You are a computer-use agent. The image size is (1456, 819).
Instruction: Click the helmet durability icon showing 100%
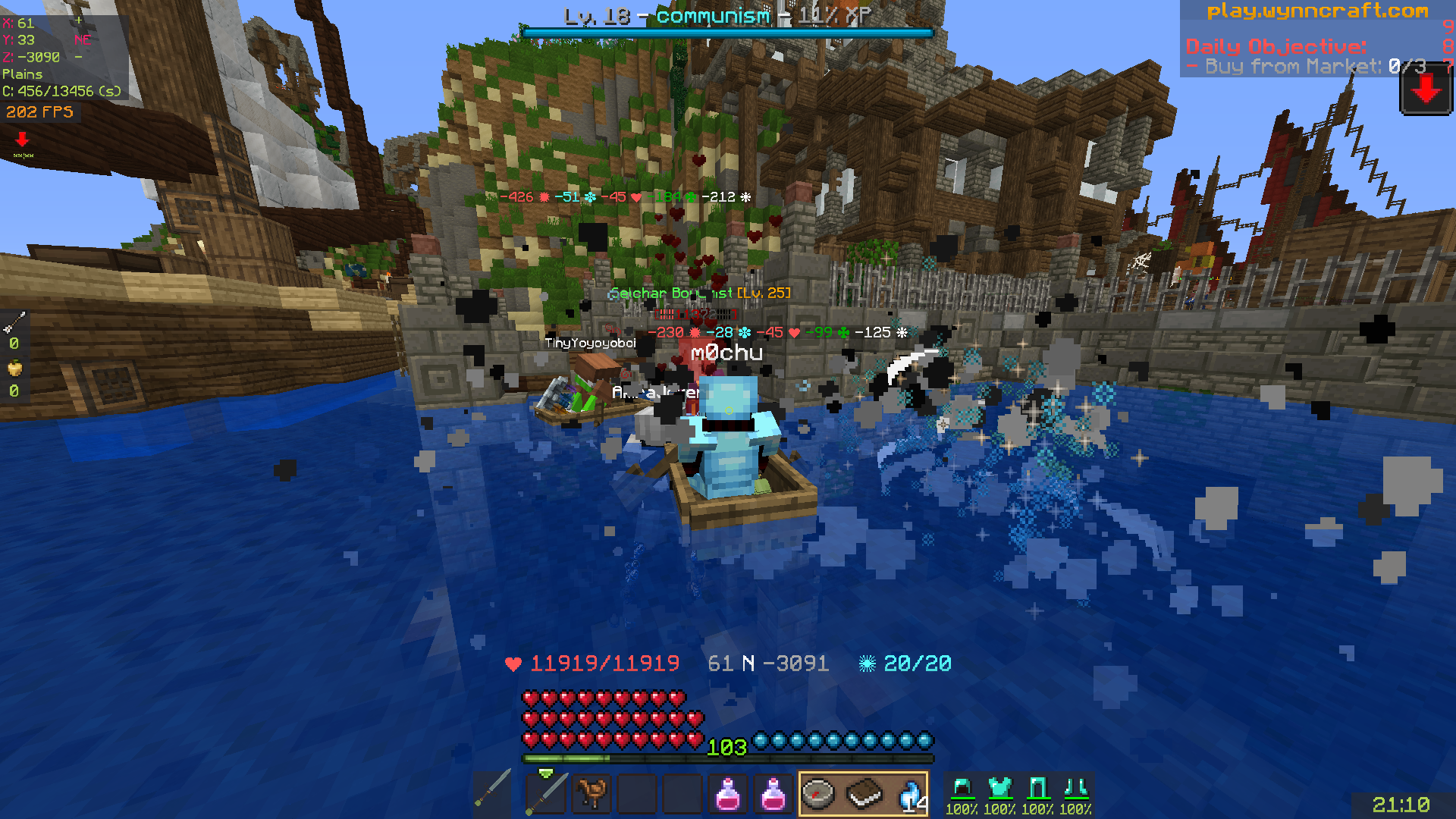(962, 789)
